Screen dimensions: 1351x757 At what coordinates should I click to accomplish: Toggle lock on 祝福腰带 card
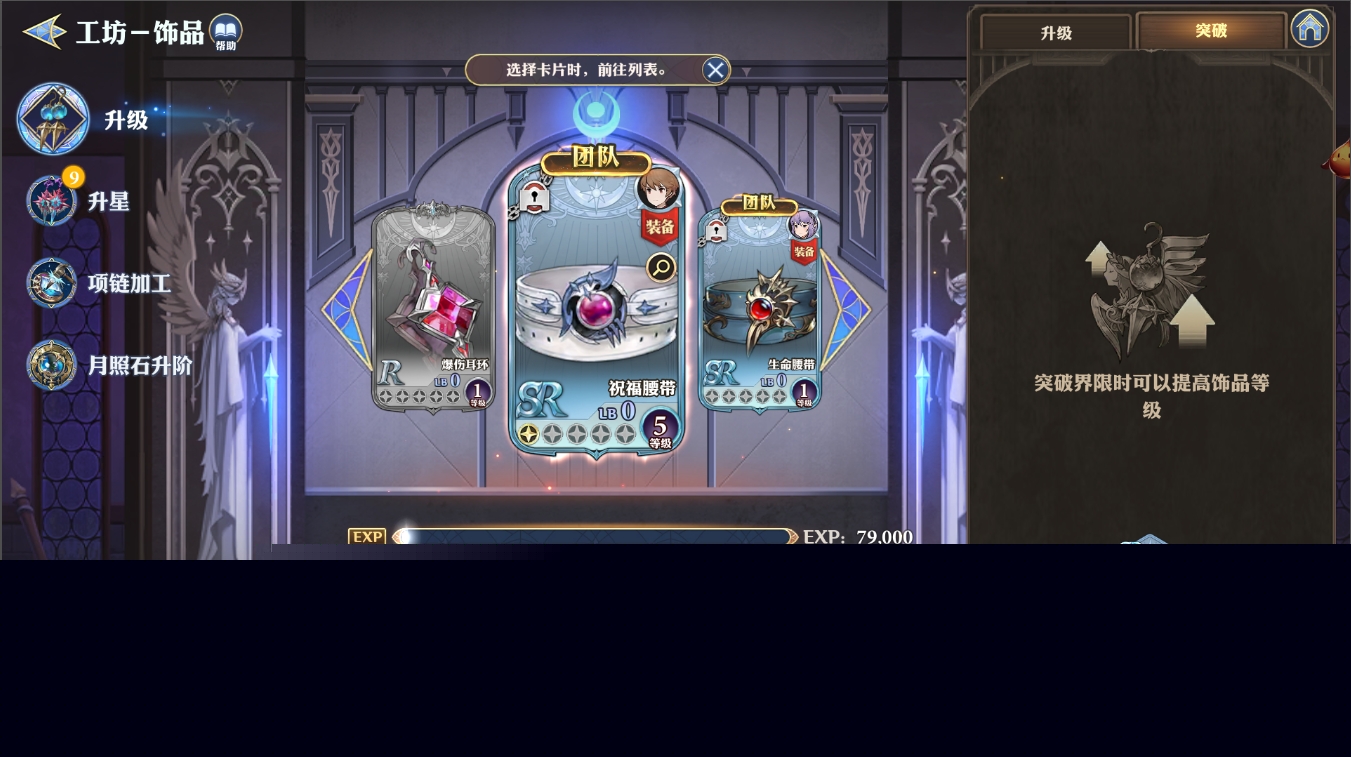534,197
